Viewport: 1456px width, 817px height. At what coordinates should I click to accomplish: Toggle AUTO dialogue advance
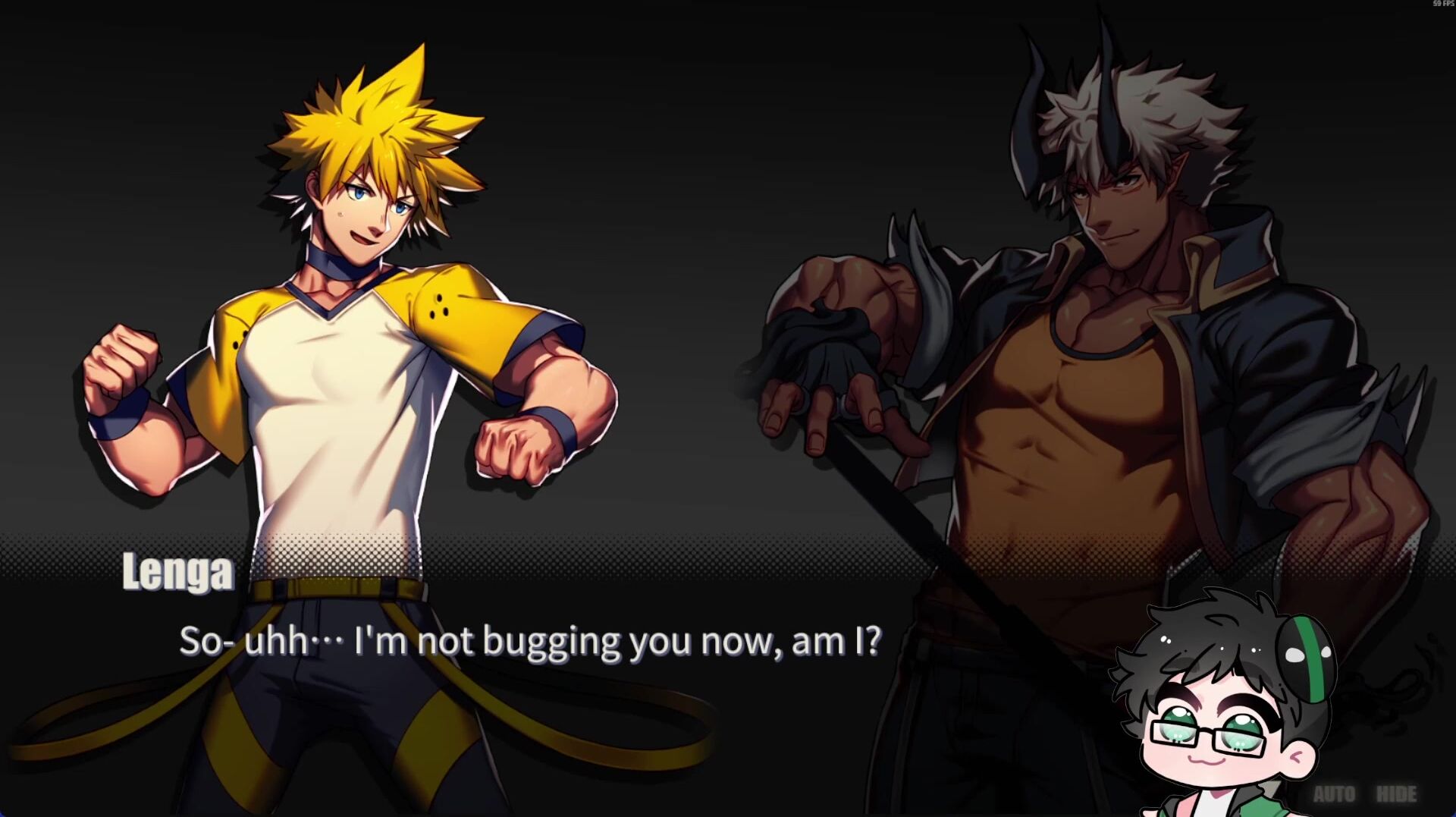tap(1334, 794)
